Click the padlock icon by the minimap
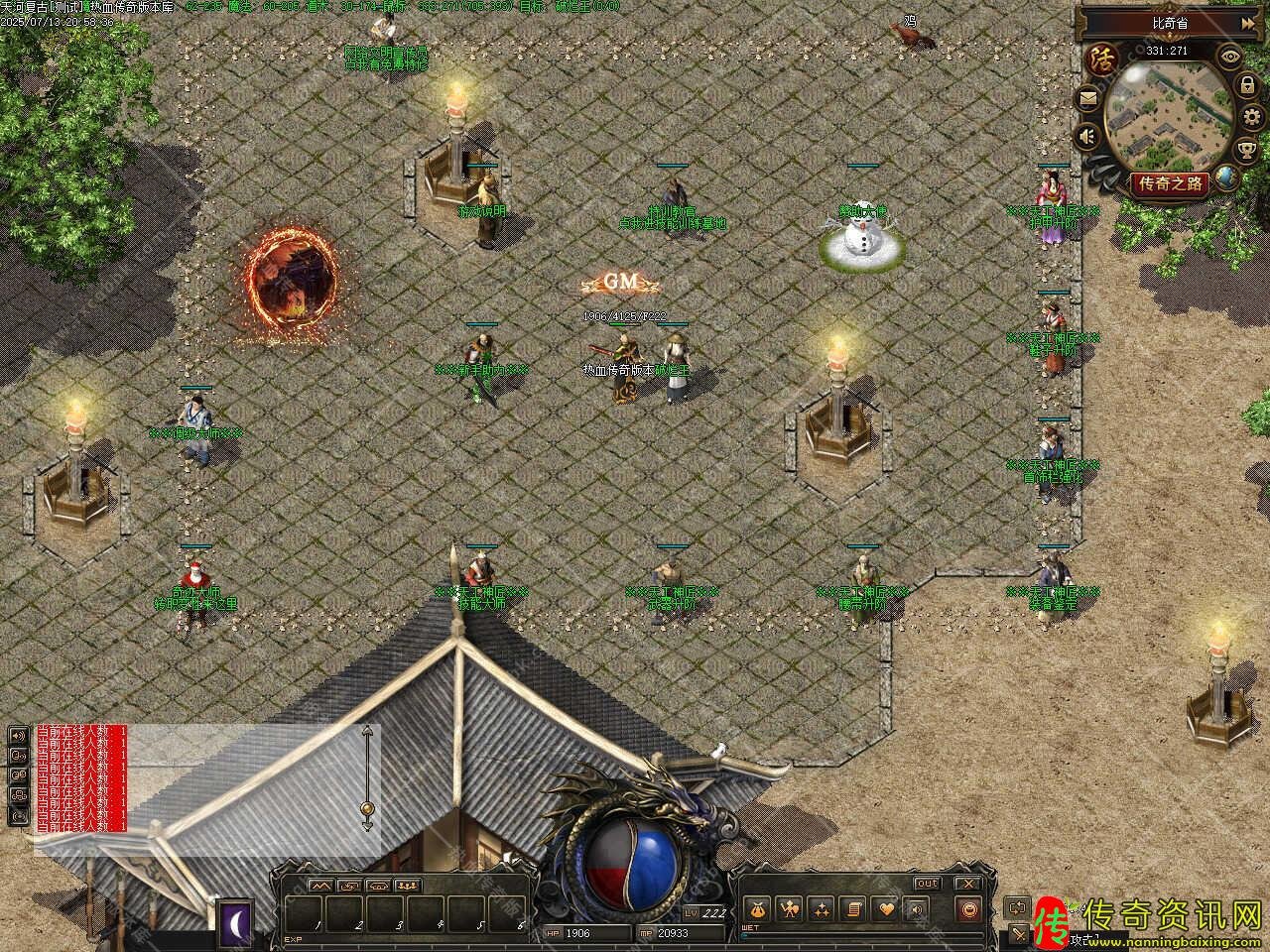Viewport: 1270px width, 952px height. click(x=1246, y=86)
